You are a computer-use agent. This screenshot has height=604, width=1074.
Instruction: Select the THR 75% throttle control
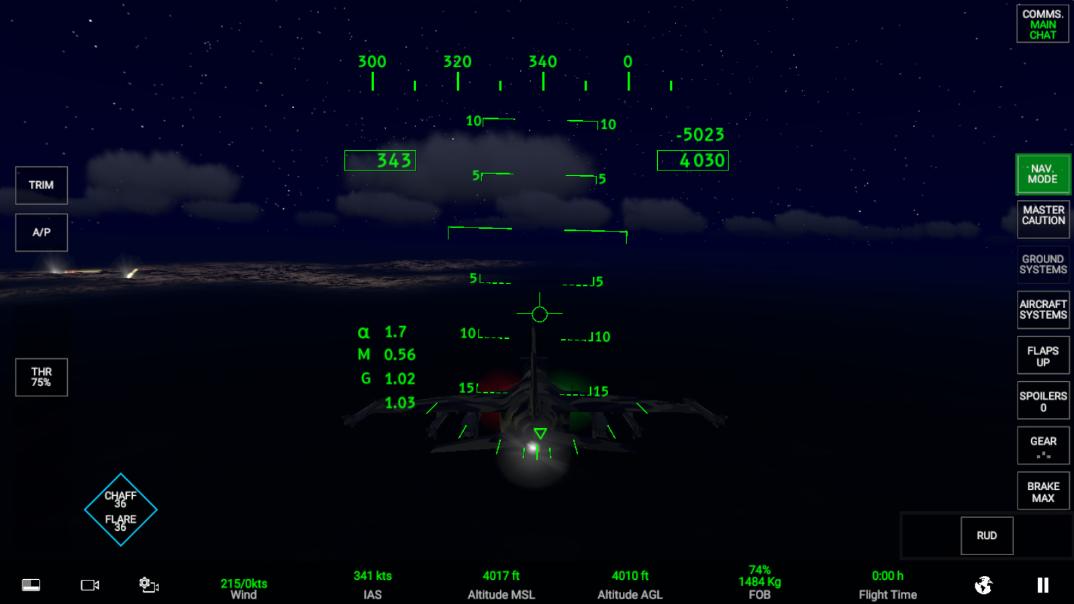pyautogui.click(x=41, y=377)
